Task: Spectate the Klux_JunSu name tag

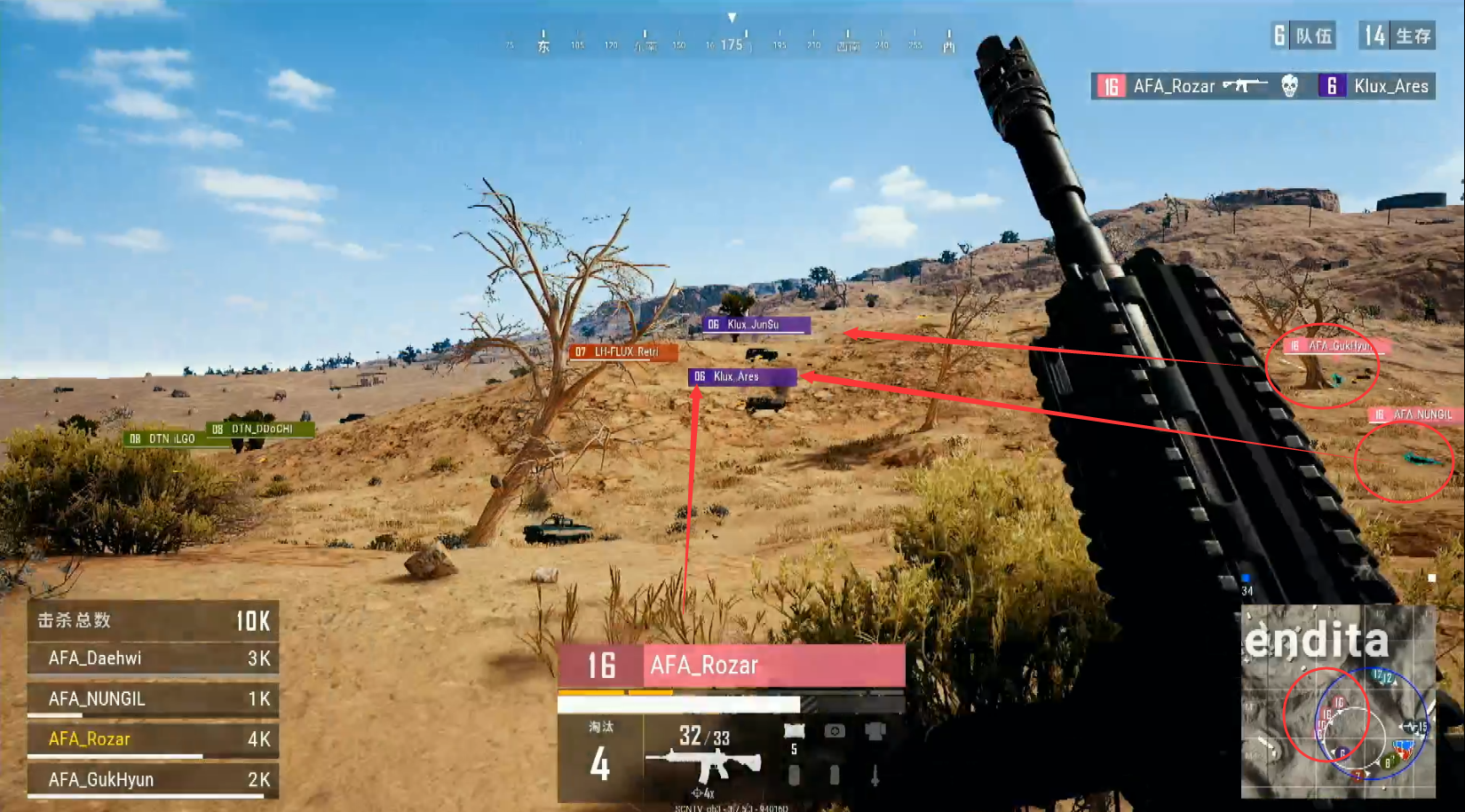Action: [x=756, y=325]
